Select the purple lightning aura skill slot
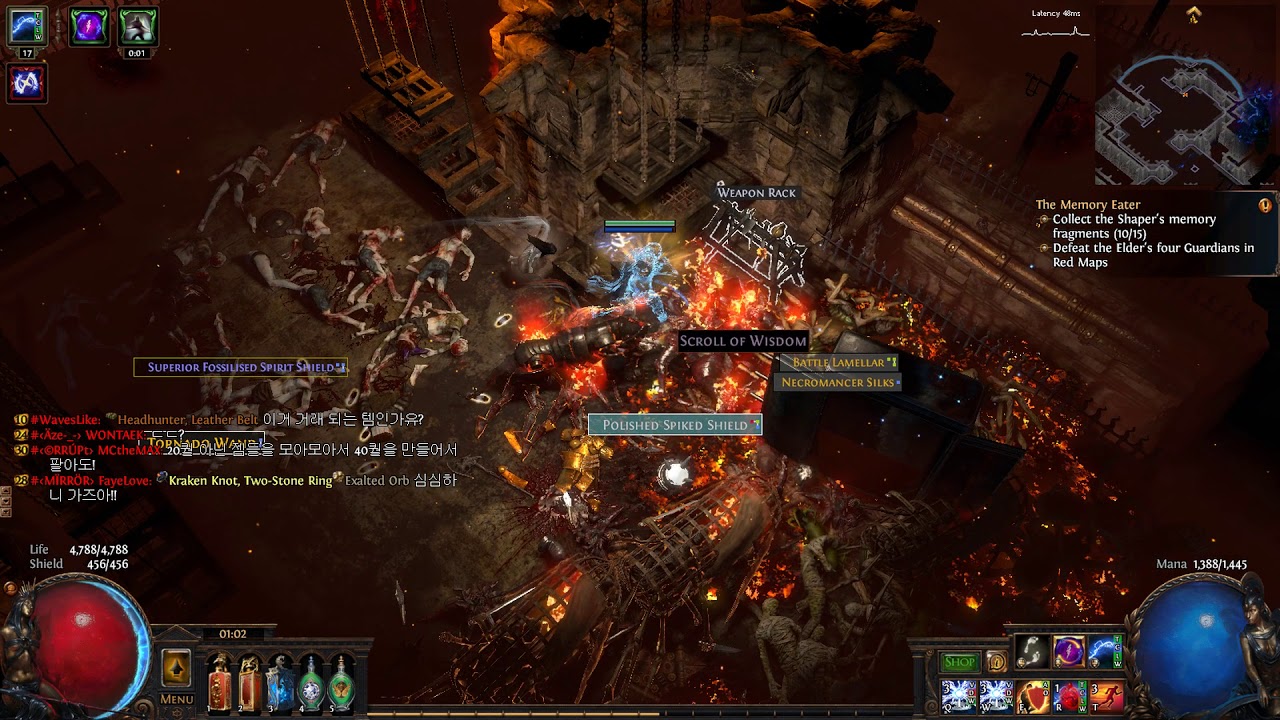Screen dimensions: 1280x720 point(1068,652)
